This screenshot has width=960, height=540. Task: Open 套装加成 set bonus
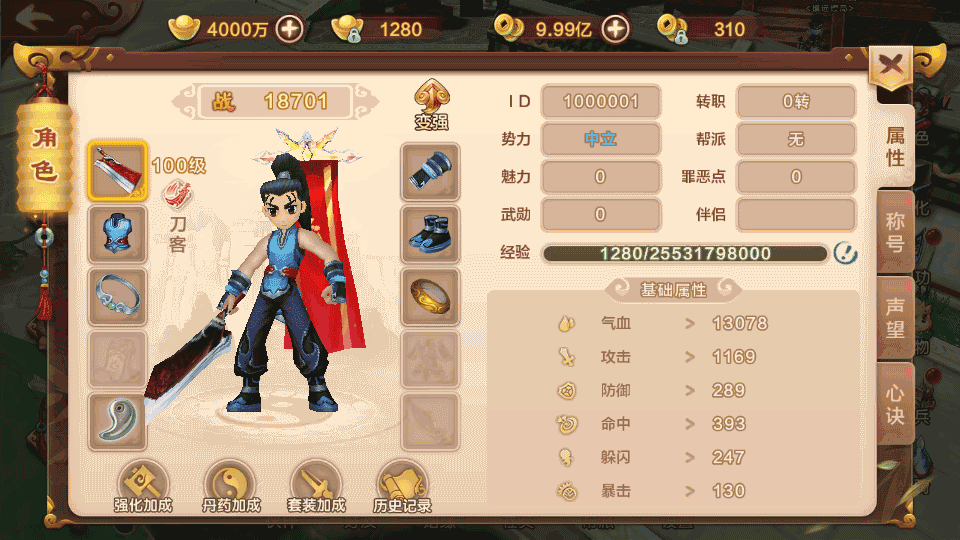tap(316, 487)
